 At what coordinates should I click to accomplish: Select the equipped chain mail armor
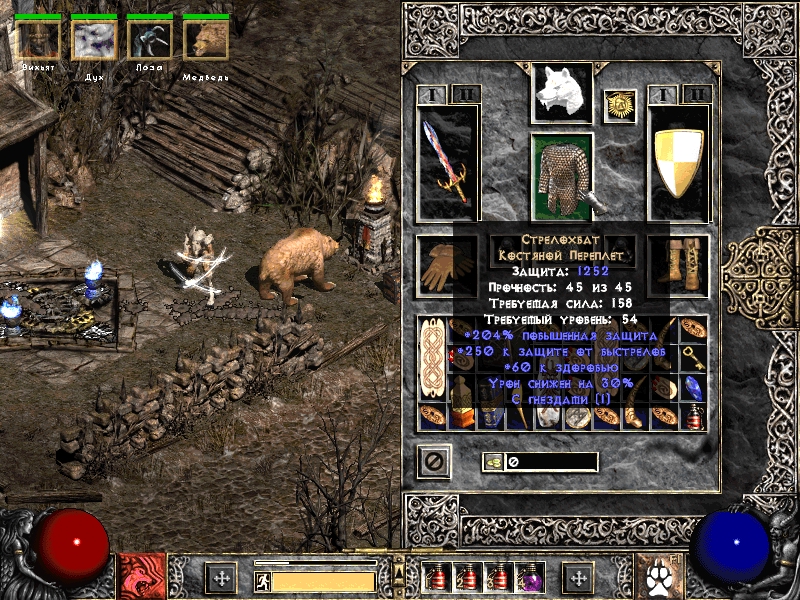point(561,176)
